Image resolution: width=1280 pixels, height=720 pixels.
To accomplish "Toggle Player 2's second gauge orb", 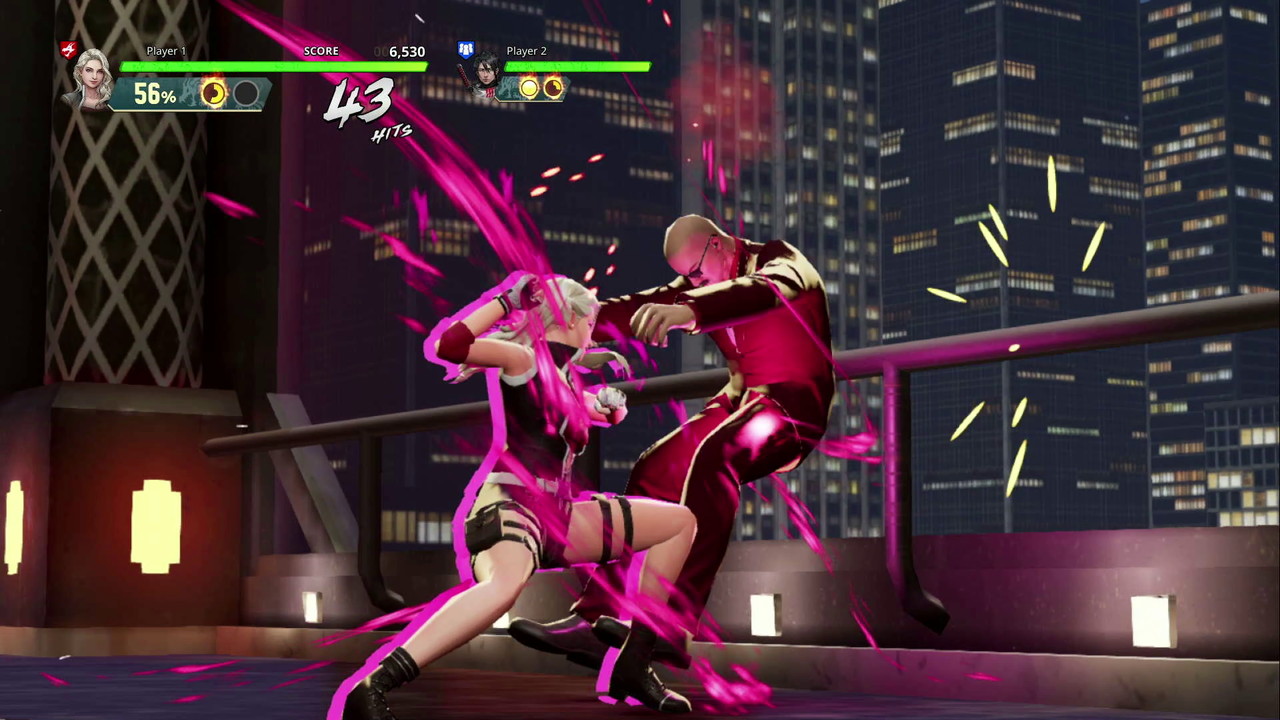I will 553,88.
